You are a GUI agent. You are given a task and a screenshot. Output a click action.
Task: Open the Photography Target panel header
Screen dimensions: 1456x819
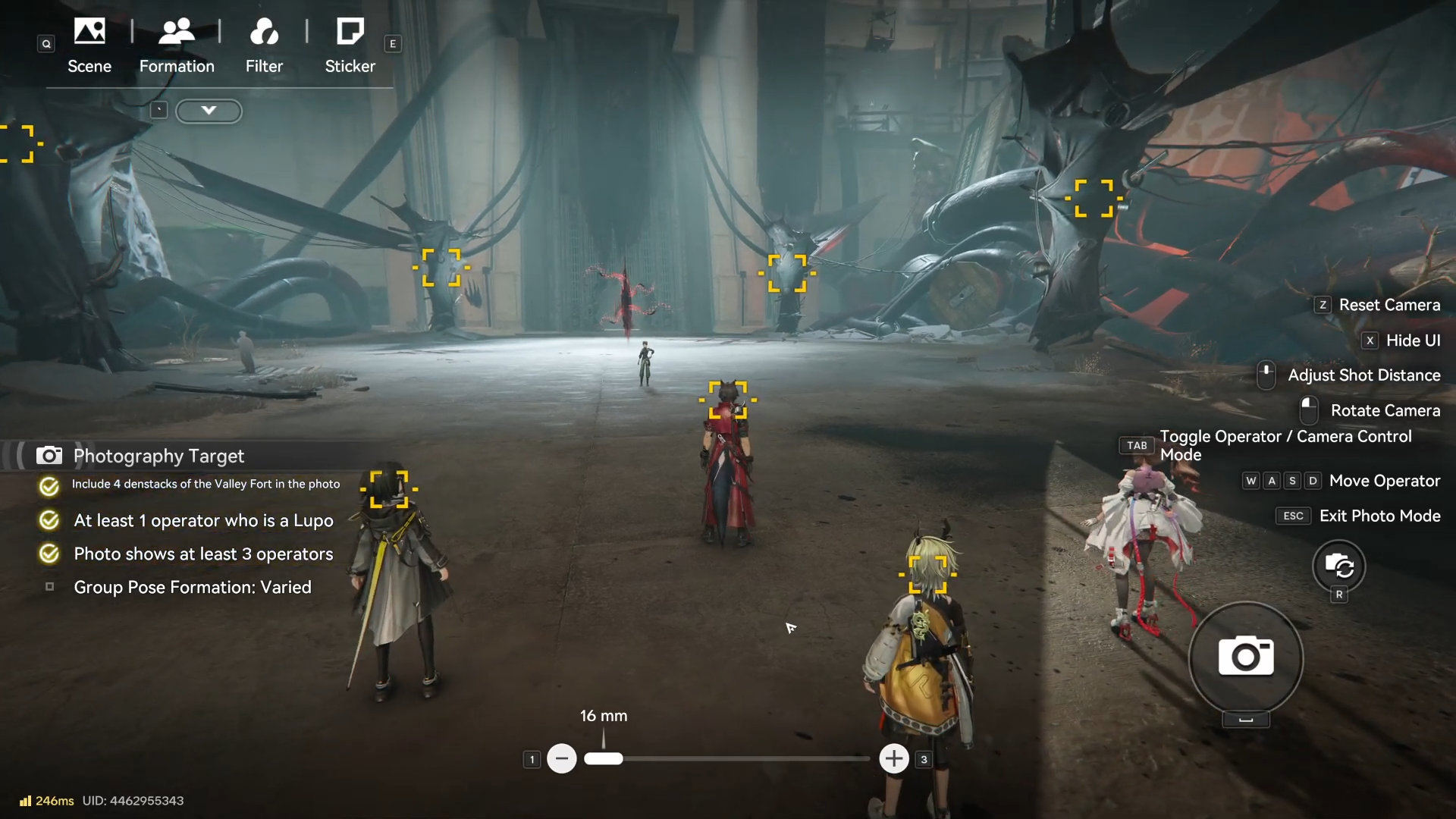(x=158, y=456)
